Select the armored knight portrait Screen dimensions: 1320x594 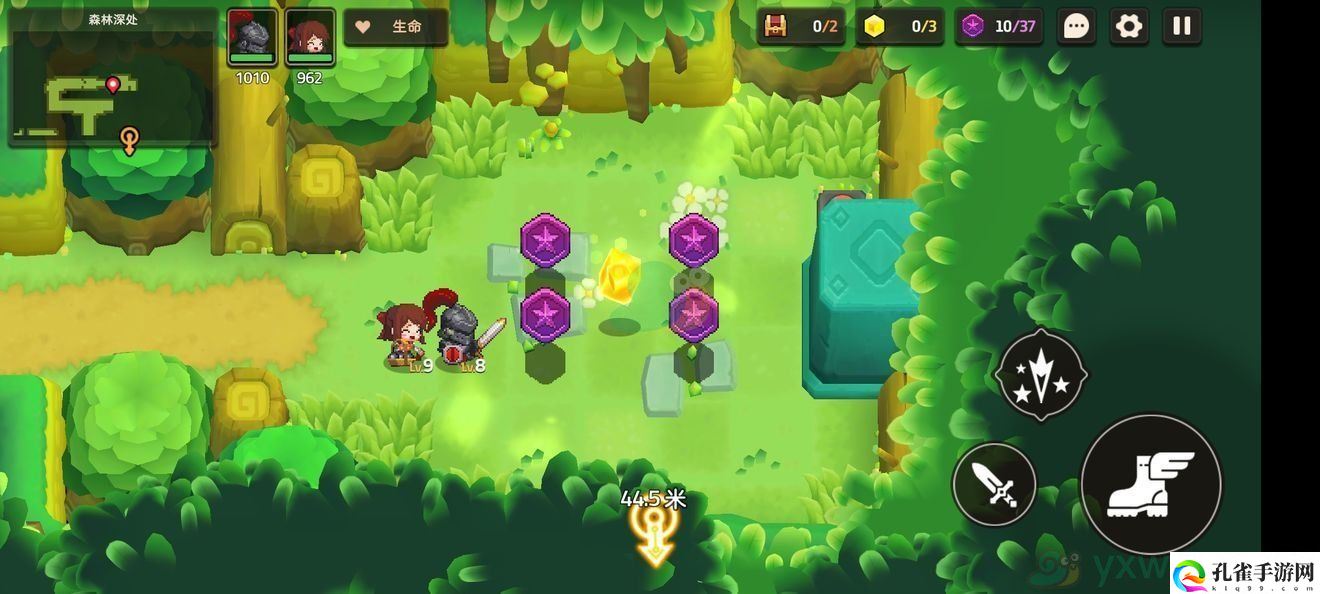click(252, 37)
